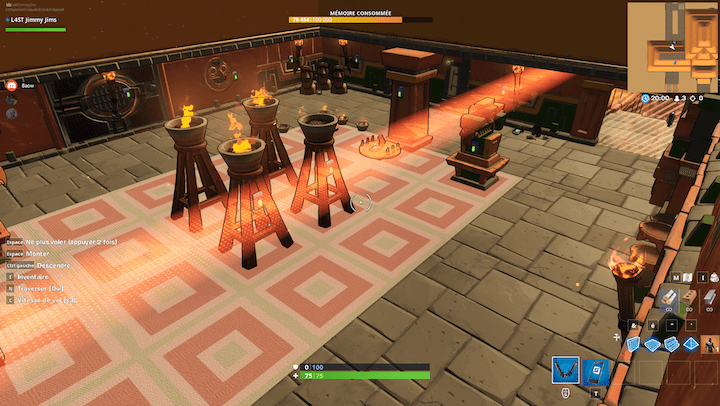Click the Discord overlay icon
Screen dimensions: 720x406
(12, 87)
